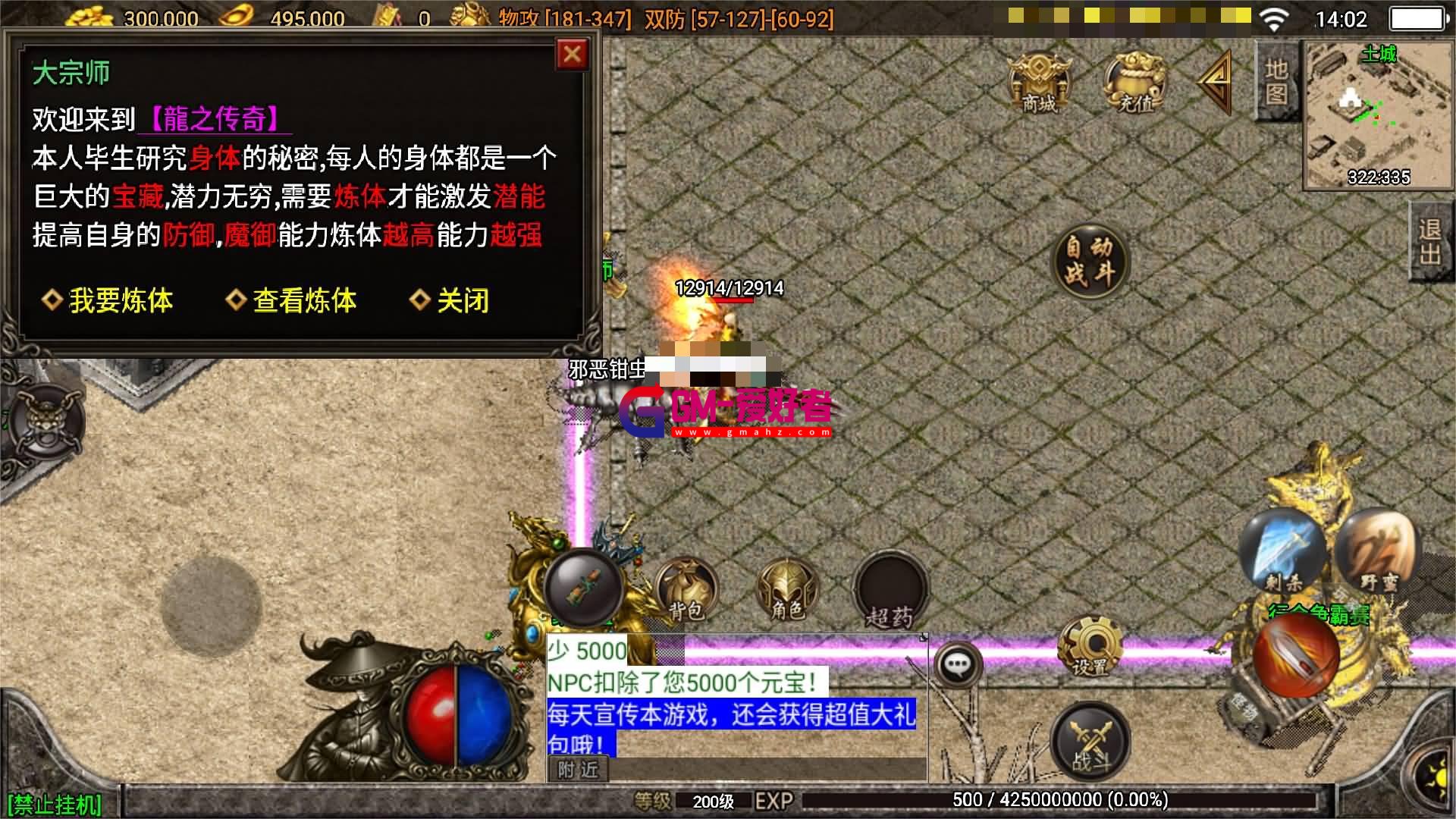This screenshot has height=819, width=1456.
Task: Tap the 超药 potion icon
Action: pyautogui.click(x=891, y=591)
